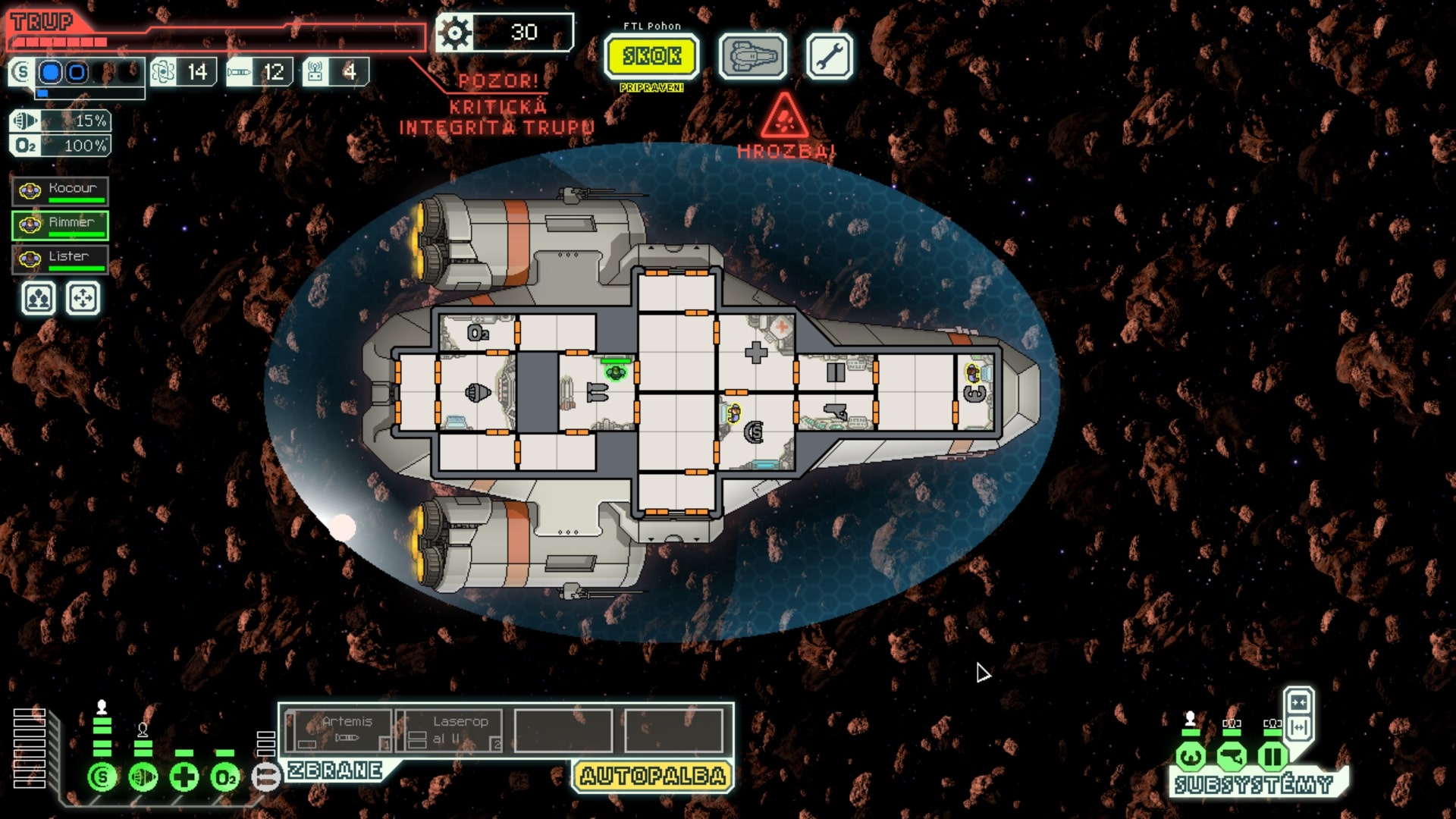Select crew member Lister from the roster
The image size is (1456, 819).
click(61, 257)
